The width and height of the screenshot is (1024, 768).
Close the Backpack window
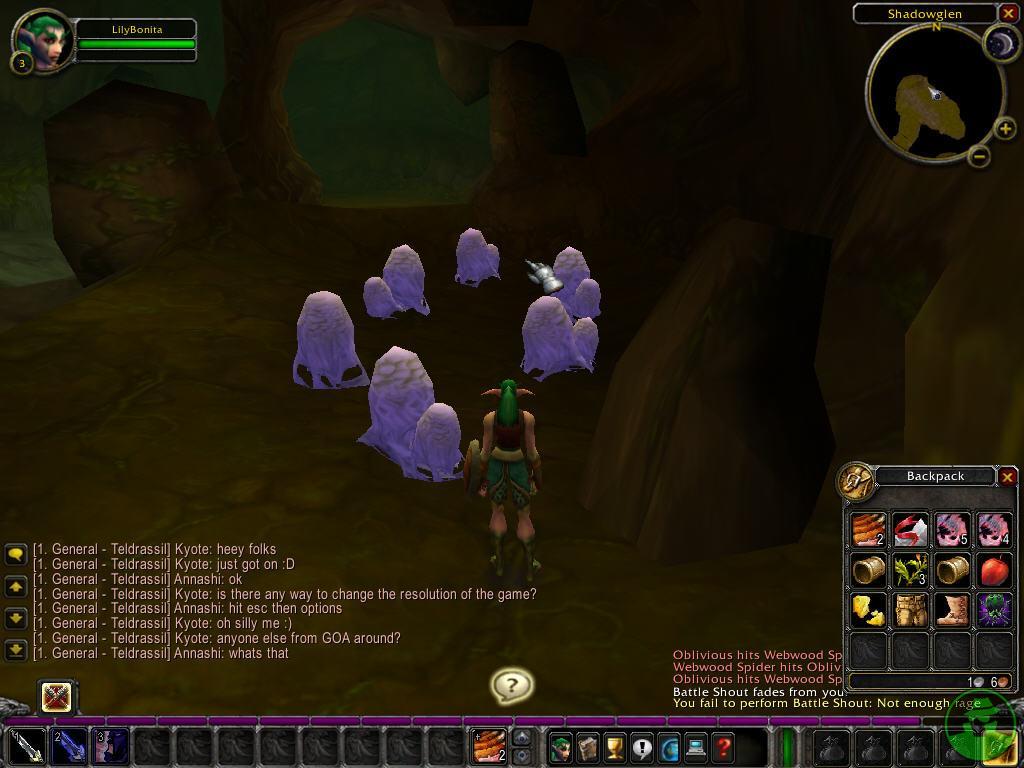pos(1007,477)
